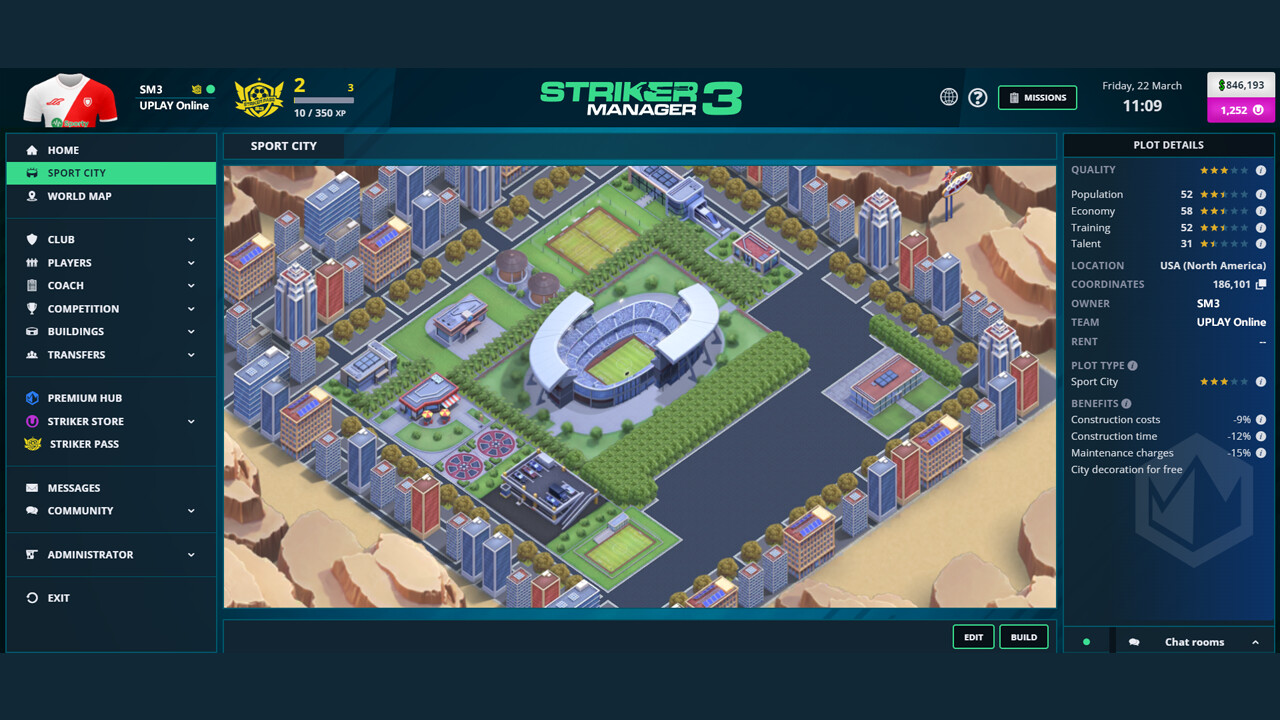Open the Missions panel

pos(1037,97)
